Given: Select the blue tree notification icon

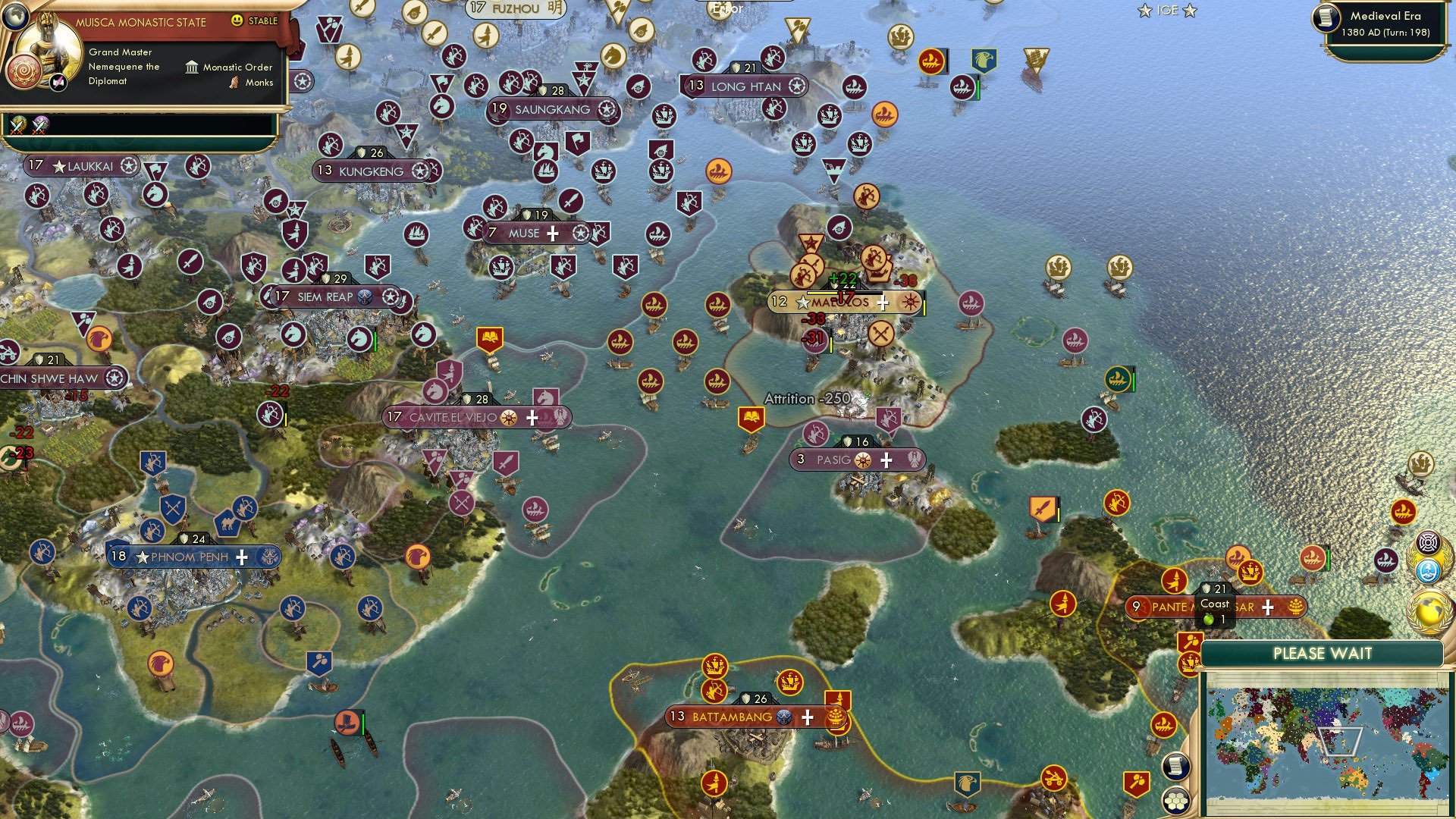Looking at the screenshot, I should click(x=1428, y=571).
